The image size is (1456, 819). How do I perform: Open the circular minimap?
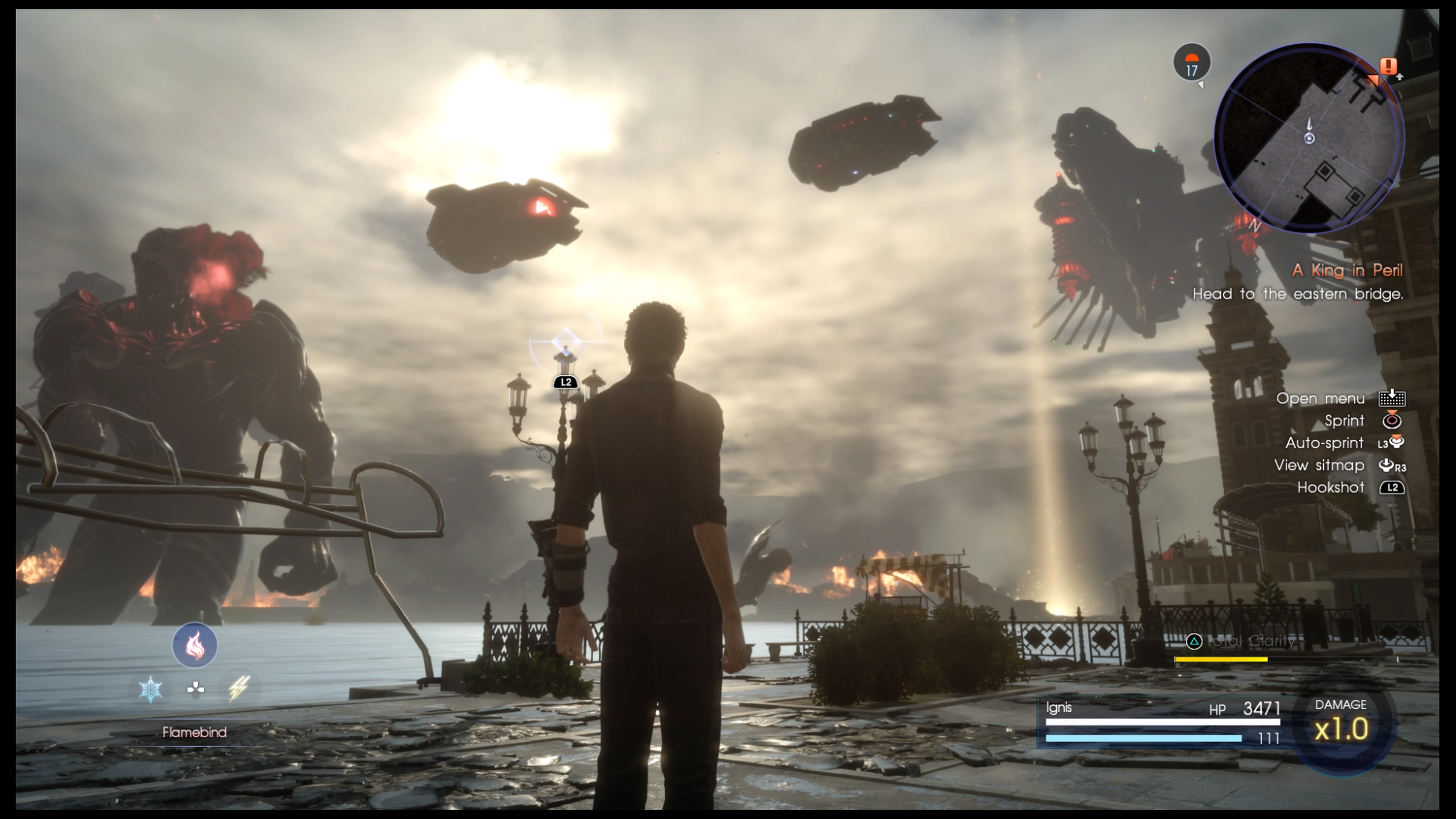click(x=1309, y=138)
